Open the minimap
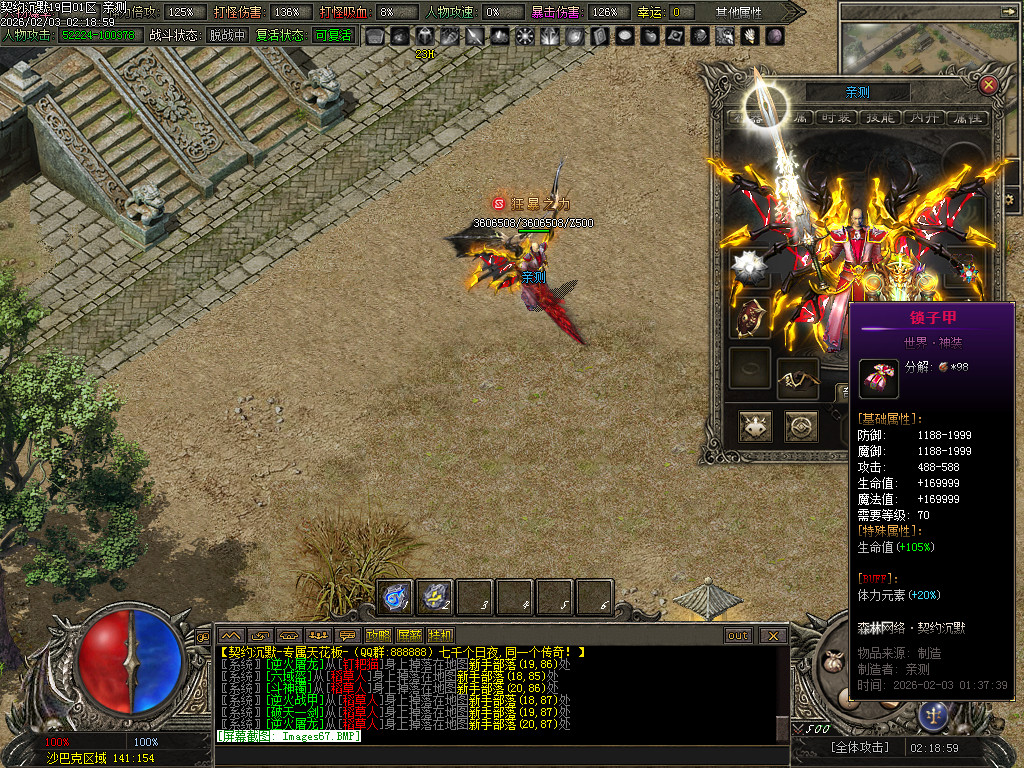 [x=930, y=45]
